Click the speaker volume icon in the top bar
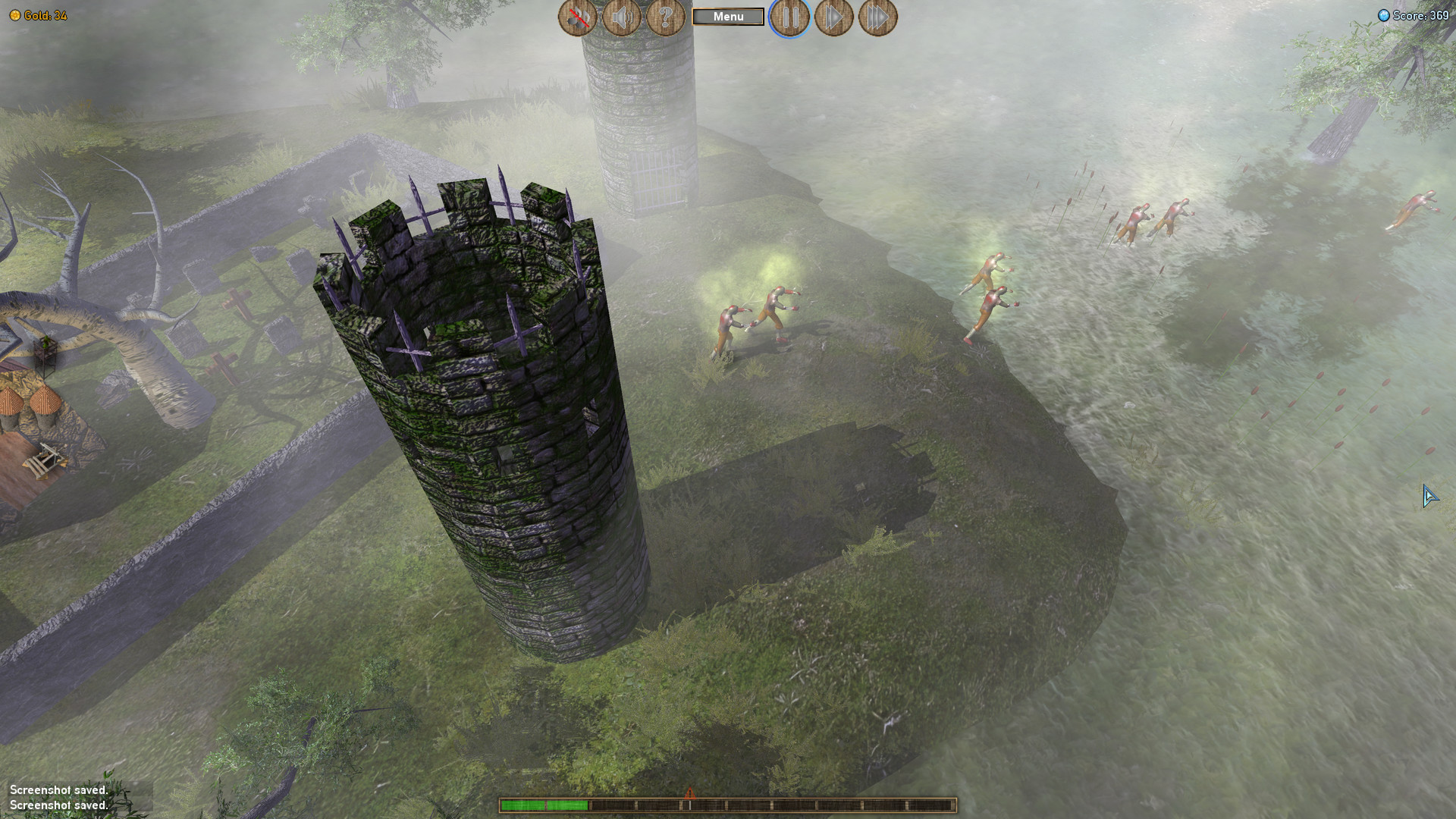Screen dimensions: 1456x819 coord(621,17)
